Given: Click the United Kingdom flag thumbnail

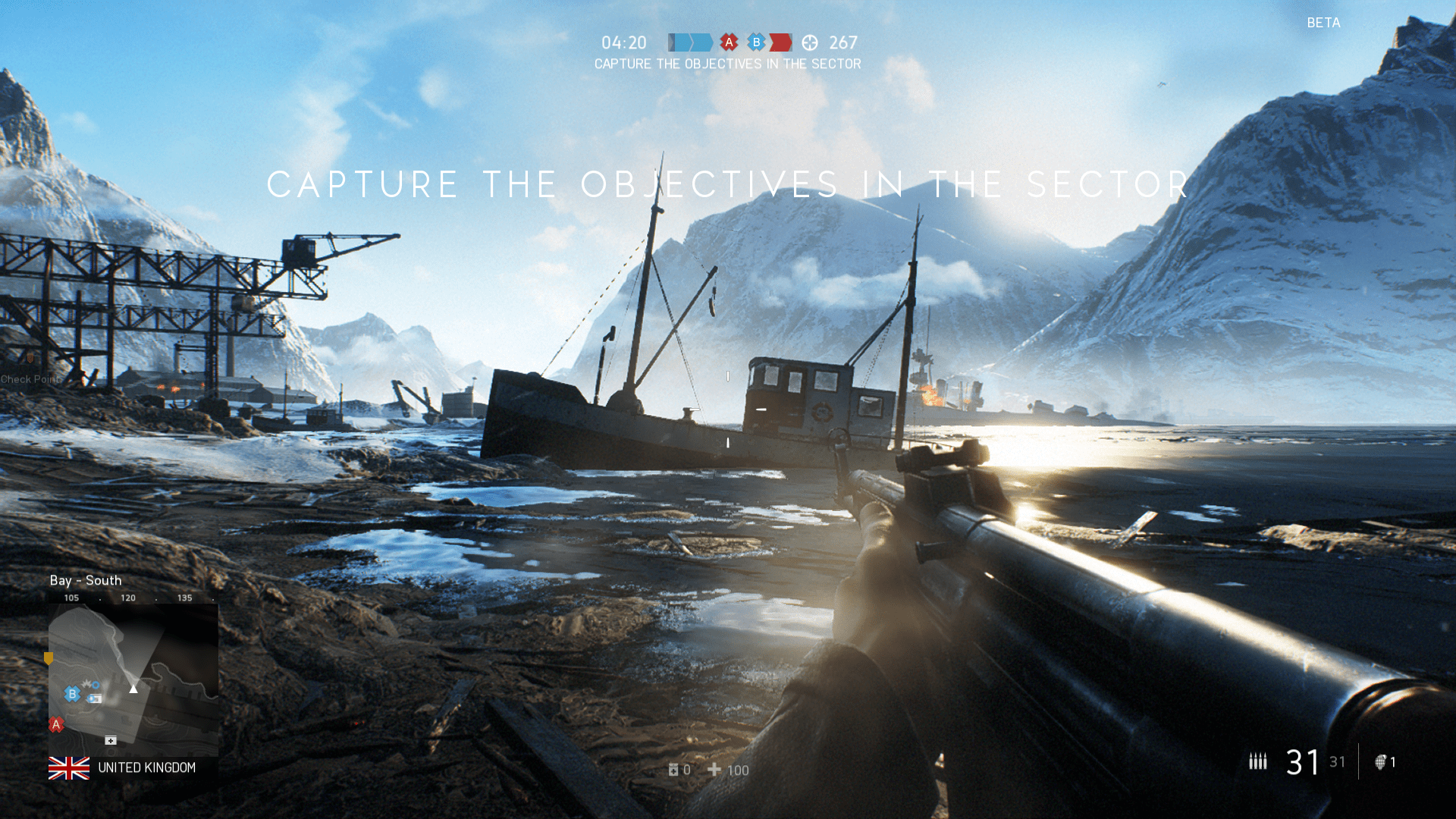Looking at the screenshot, I should 67,767.
